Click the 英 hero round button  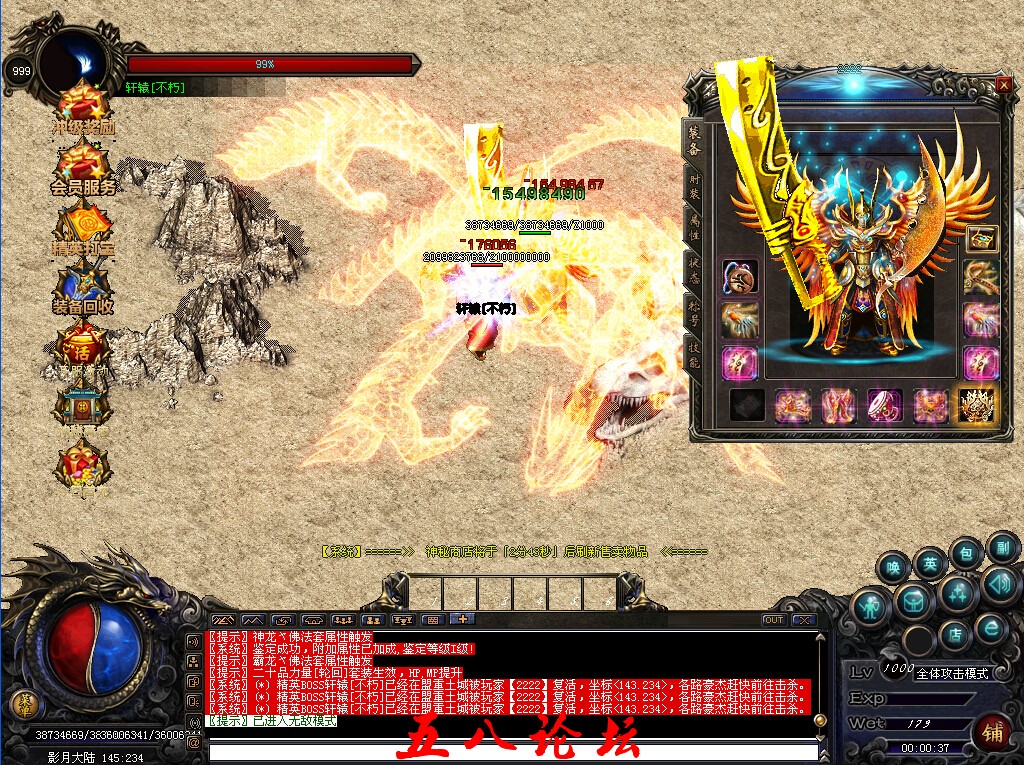930,563
